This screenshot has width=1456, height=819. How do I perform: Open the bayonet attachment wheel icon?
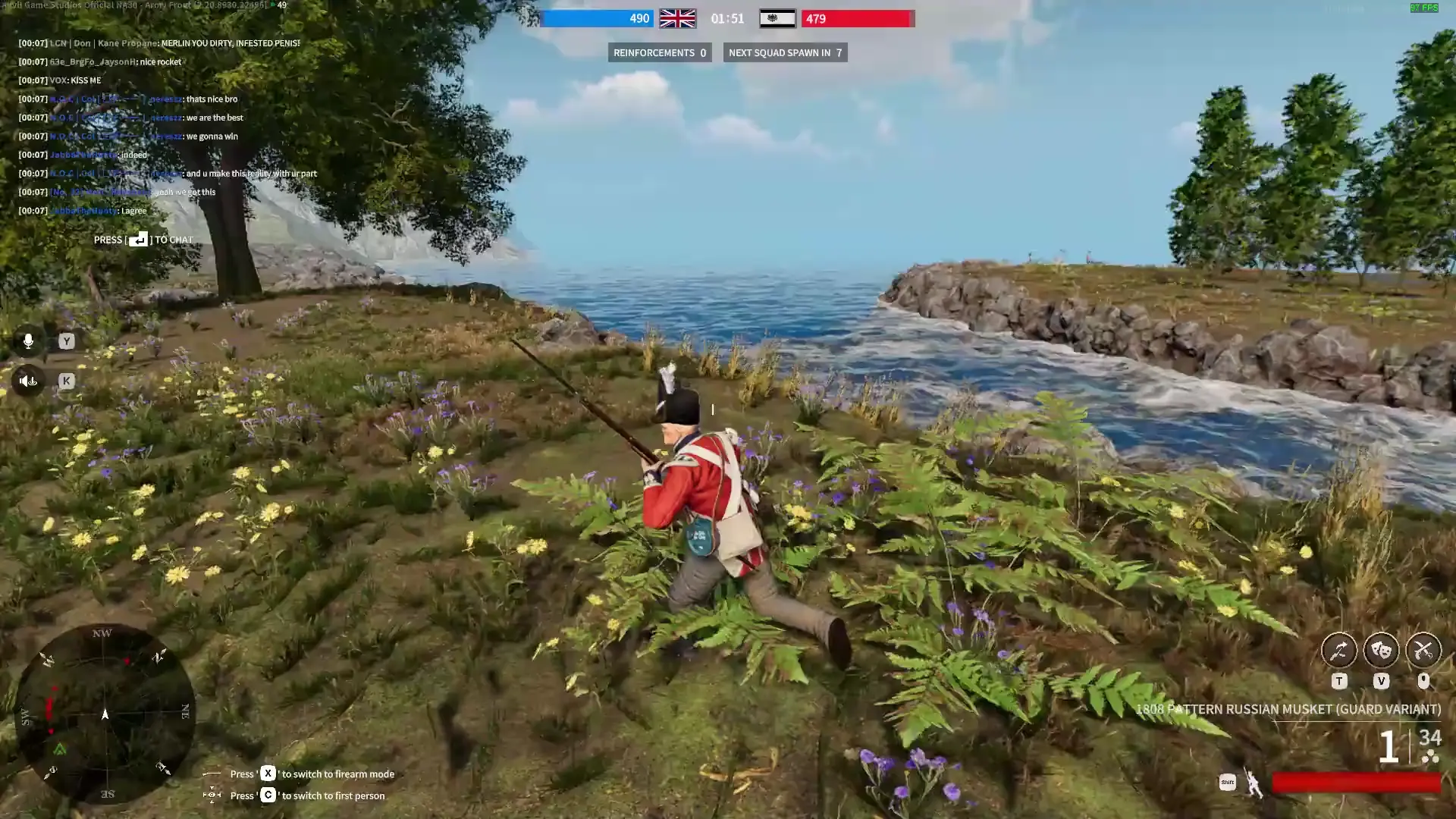(x=1339, y=651)
